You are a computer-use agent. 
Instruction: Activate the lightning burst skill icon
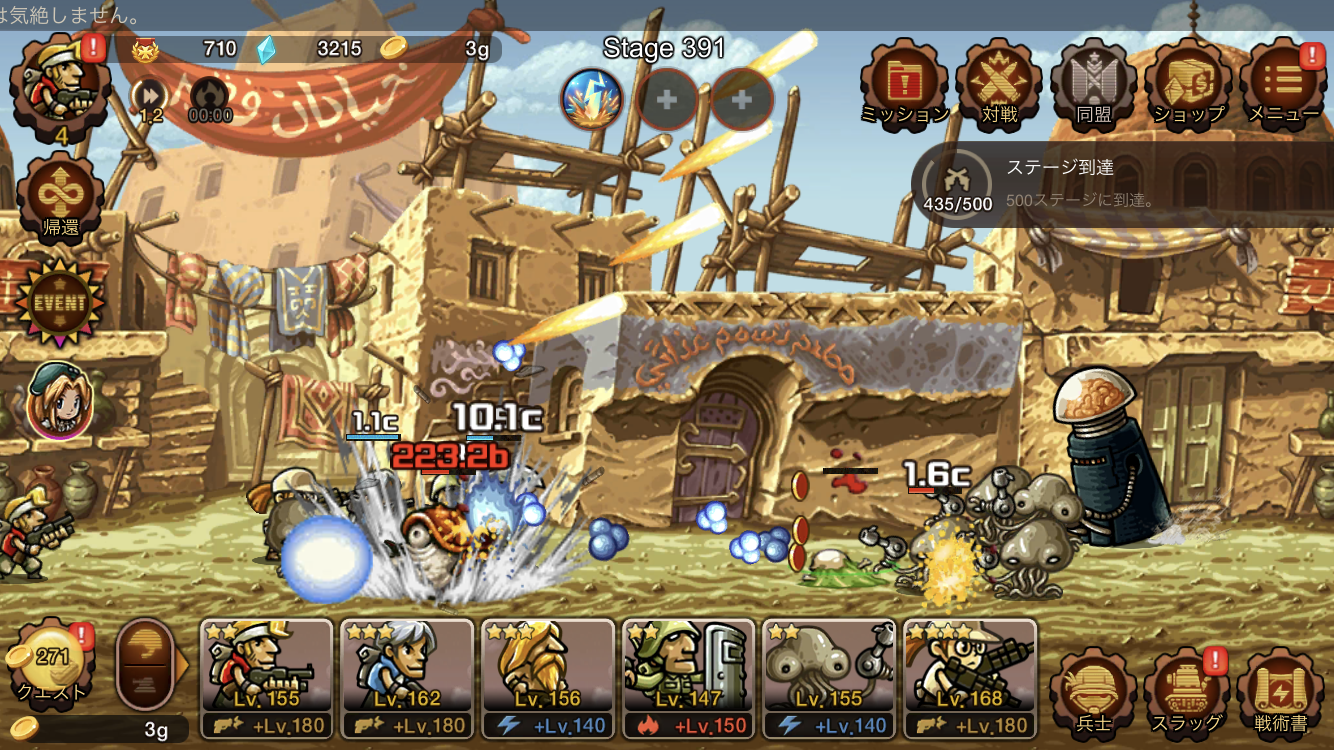tap(592, 99)
